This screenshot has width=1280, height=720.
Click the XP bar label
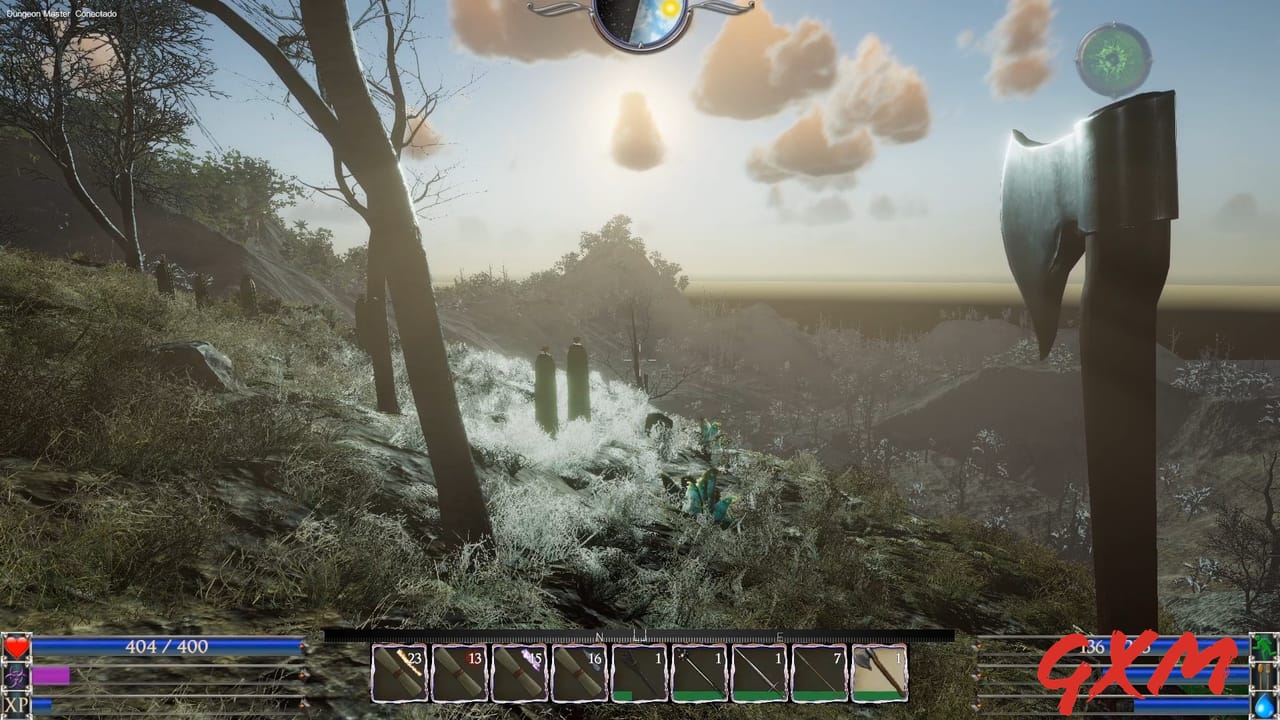(16, 704)
